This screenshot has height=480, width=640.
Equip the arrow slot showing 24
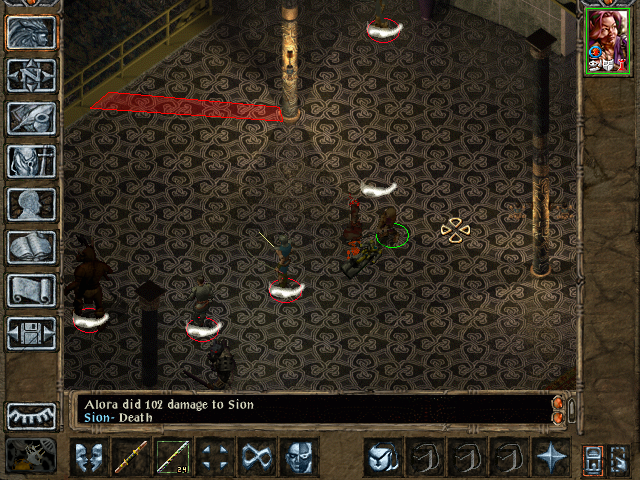pyautogui.click(x=172, y=458)
